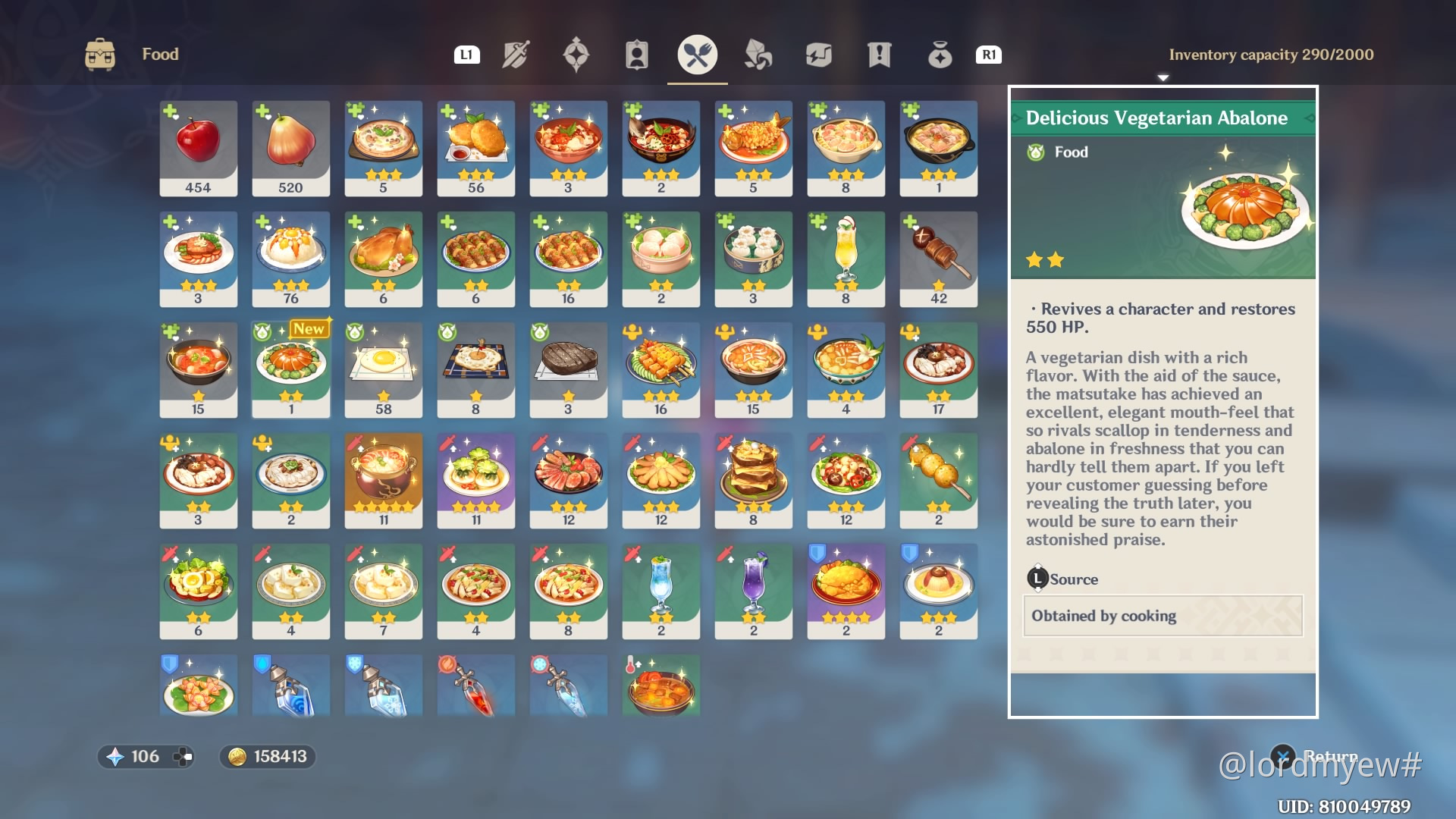Collapse the detail panel using the top arrow
The height and width of the screenshot is (819, 1456).
tap(1163, 78)
